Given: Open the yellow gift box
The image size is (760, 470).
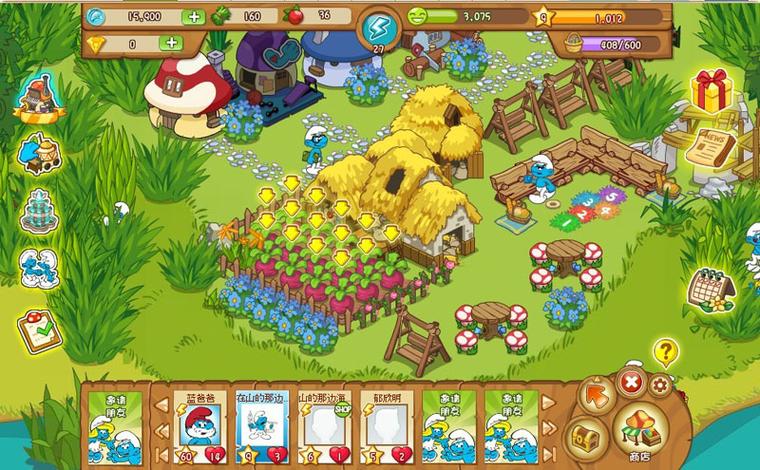Looking at the screenshot, I should pyautogui.click(x=711, y=92).
